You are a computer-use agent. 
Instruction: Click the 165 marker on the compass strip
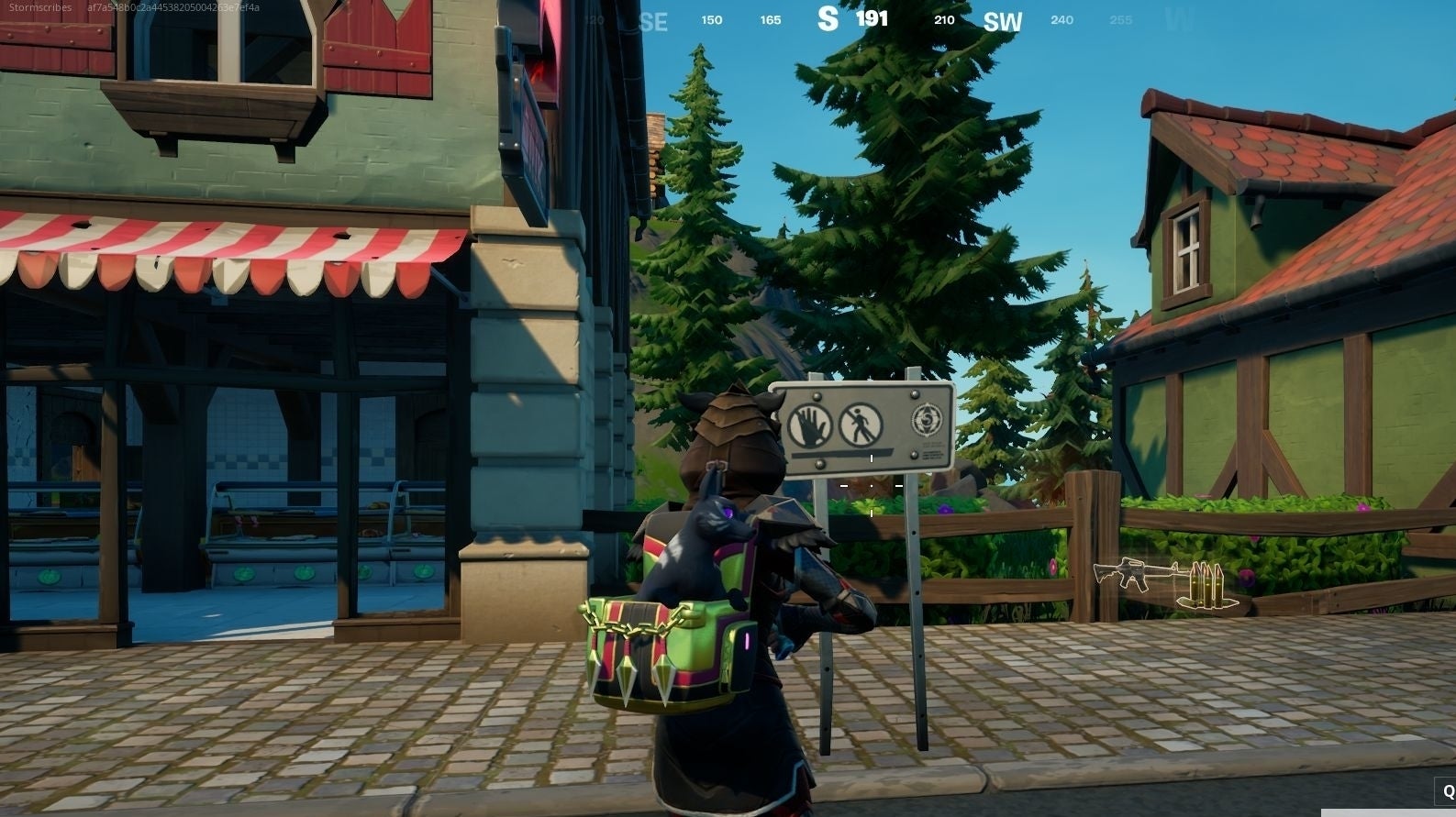(x=770, y=19)
